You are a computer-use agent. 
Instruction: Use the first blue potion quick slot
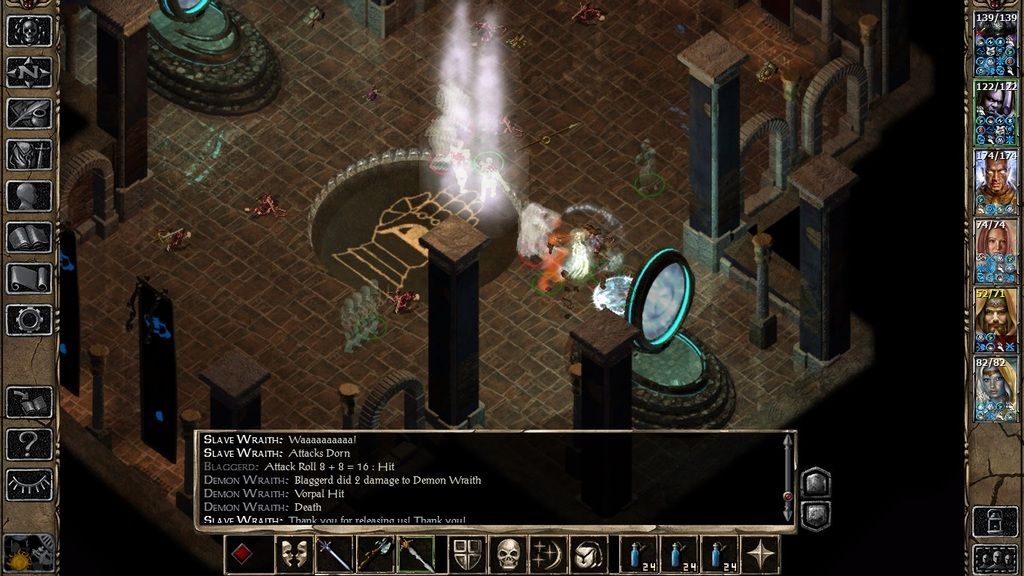point(638,554)
